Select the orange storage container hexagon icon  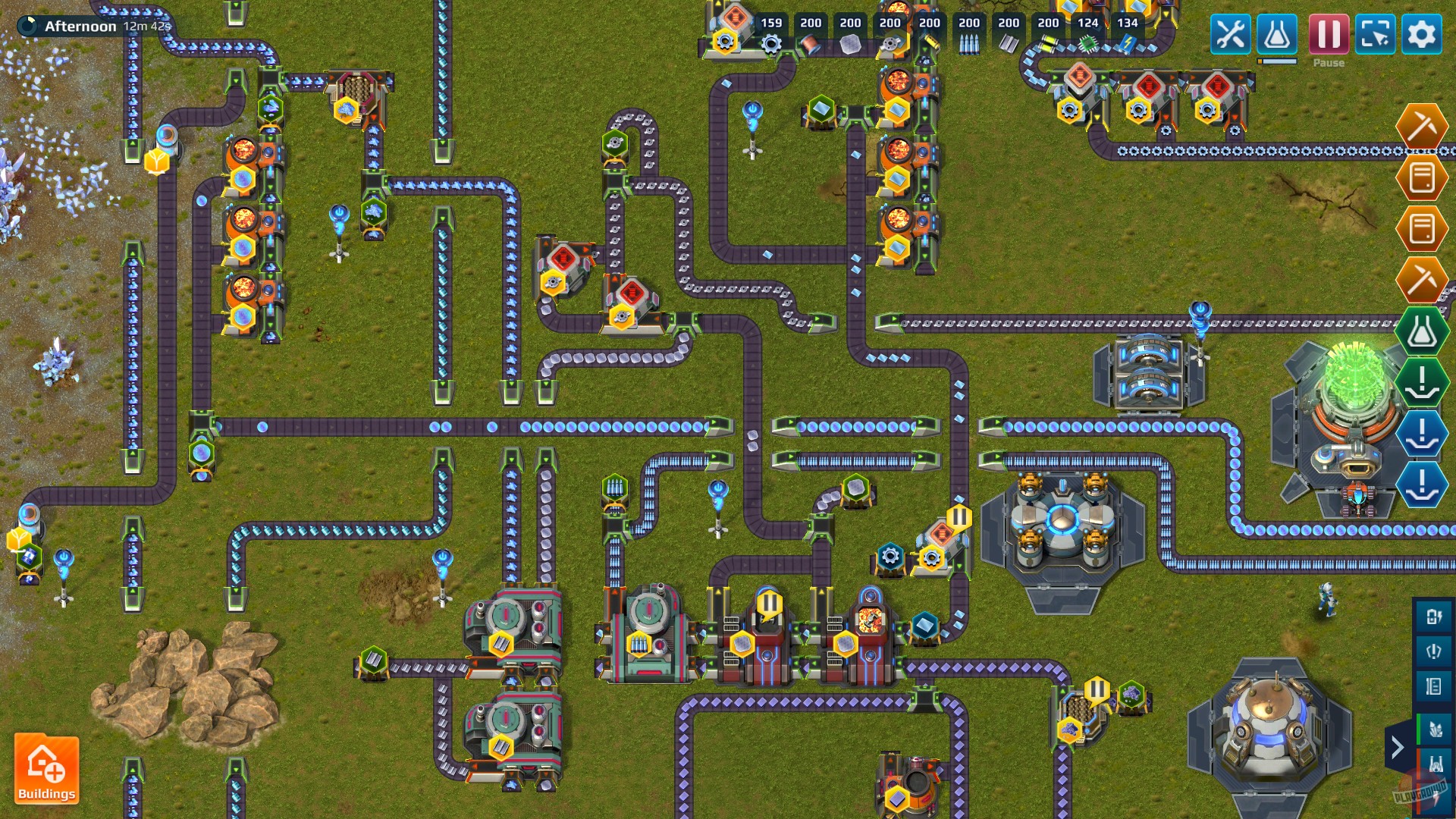pyautogui.click(x=1423, y=178)
